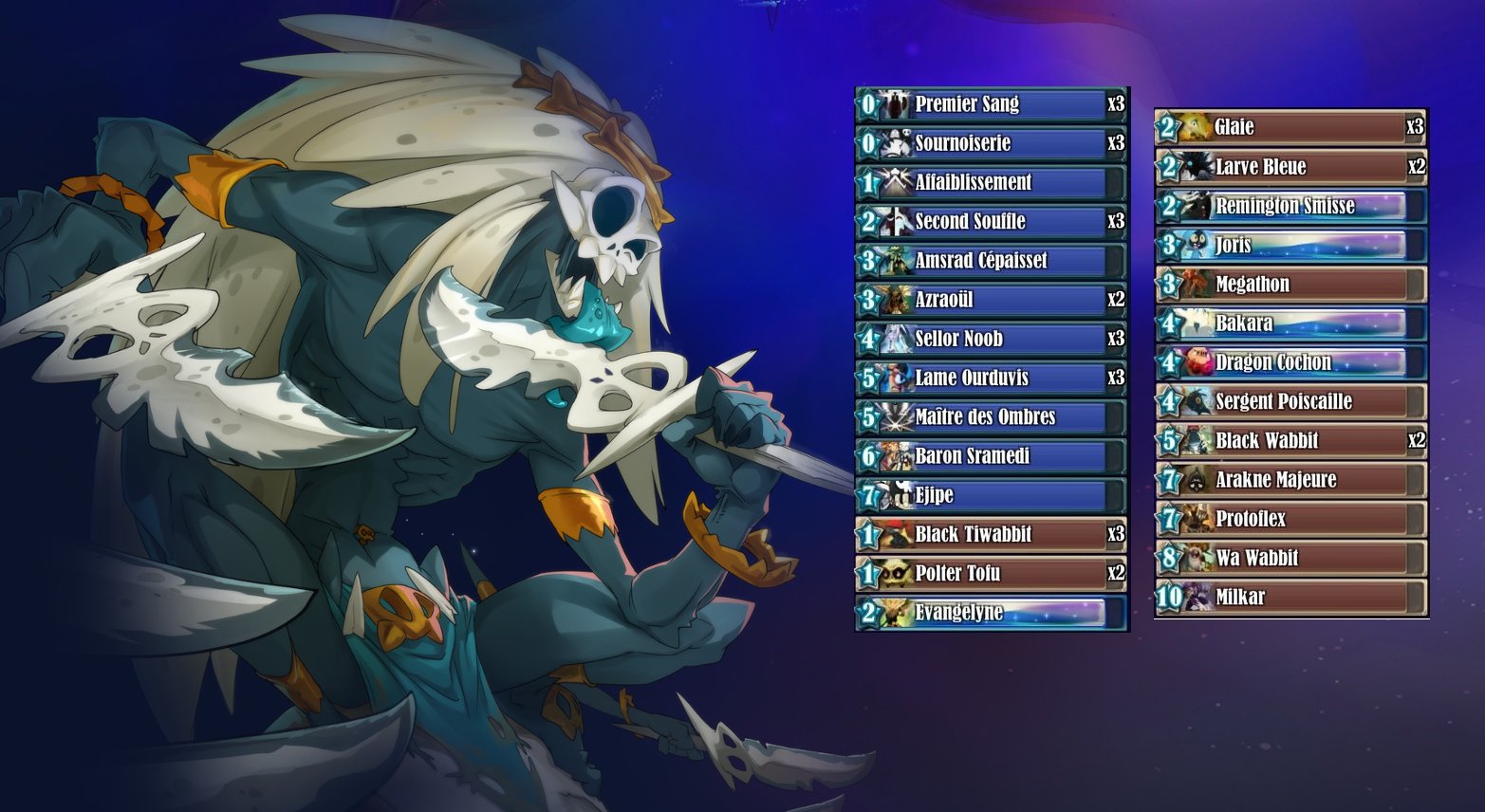1485x812 pixels.
Task: Click the Affaiblissement card in the deck
Action: [992, 182]
